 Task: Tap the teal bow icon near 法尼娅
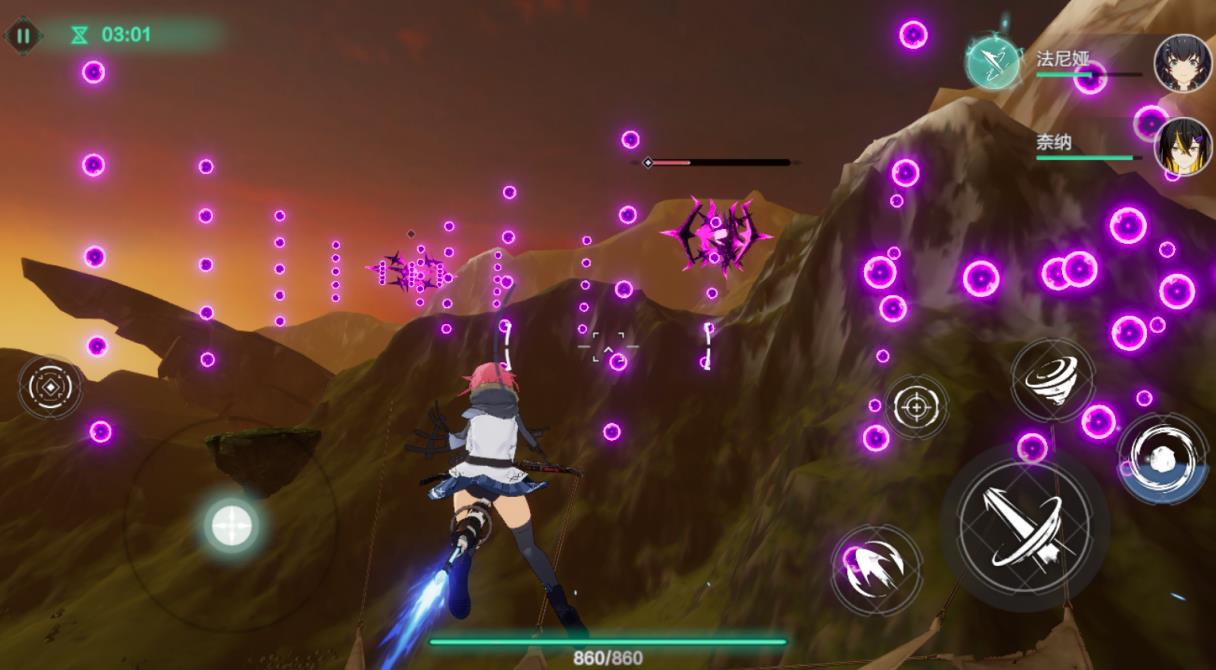[x=992, y=62]
